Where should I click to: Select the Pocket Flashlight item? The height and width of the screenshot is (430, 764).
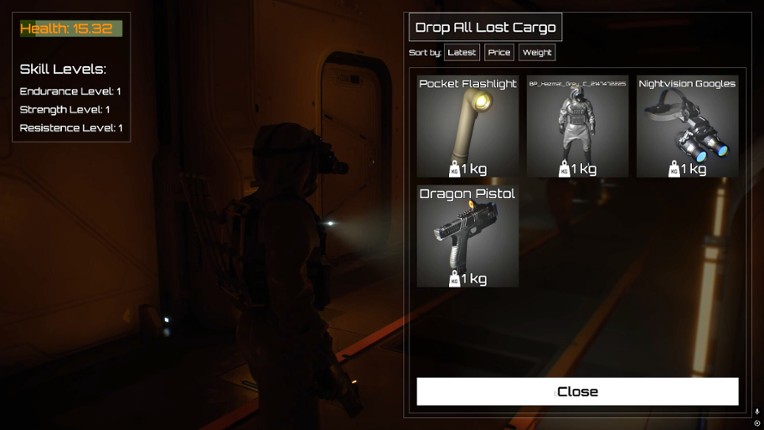[x=468, y=126]
